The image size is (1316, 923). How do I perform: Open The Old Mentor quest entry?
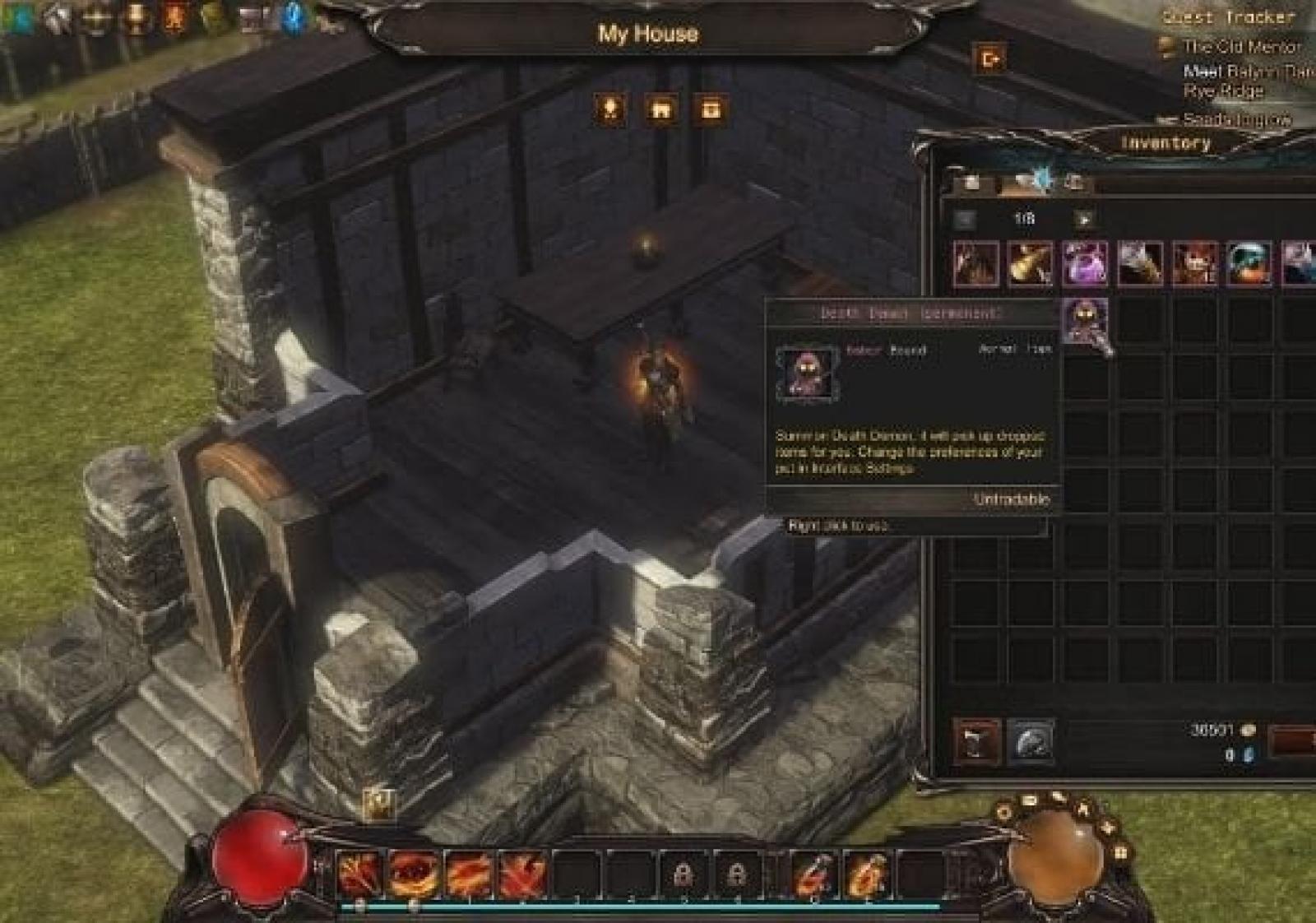click(1240, 47)
